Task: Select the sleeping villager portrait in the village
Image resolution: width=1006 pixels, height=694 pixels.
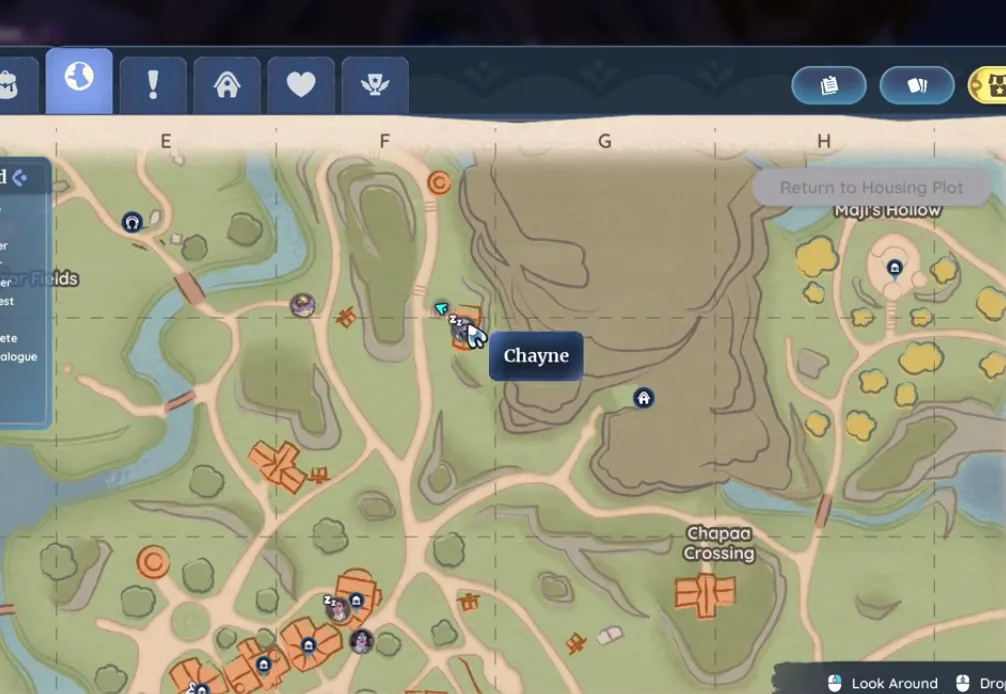Action: coord(338,608)
